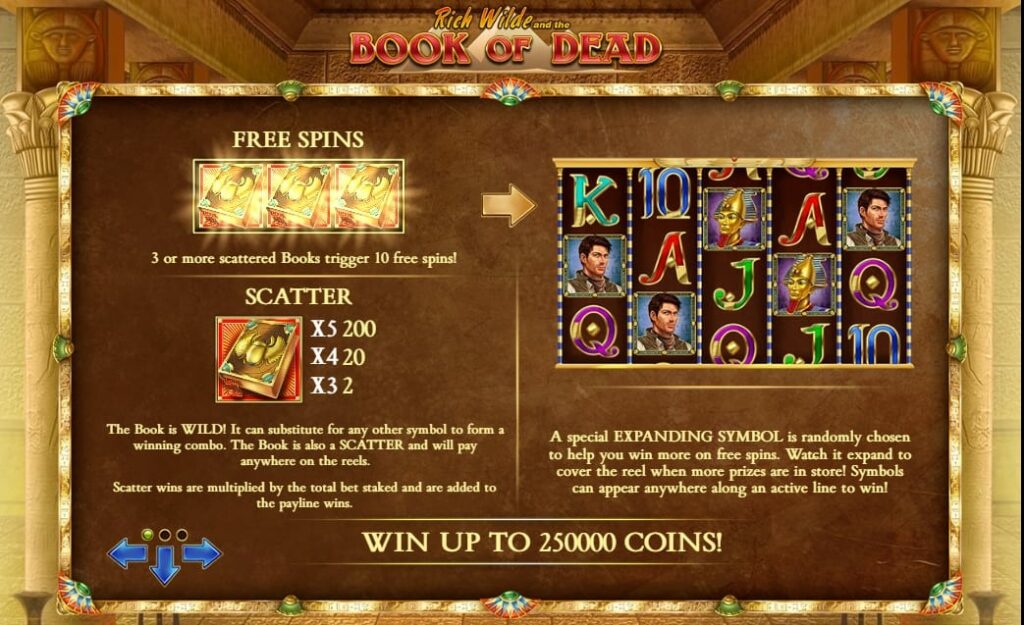Image resolution: width=1024 pixels, height=625 pixels.
Task: Go to the next paytable page with the right arrow
Action: pos(202,553)
